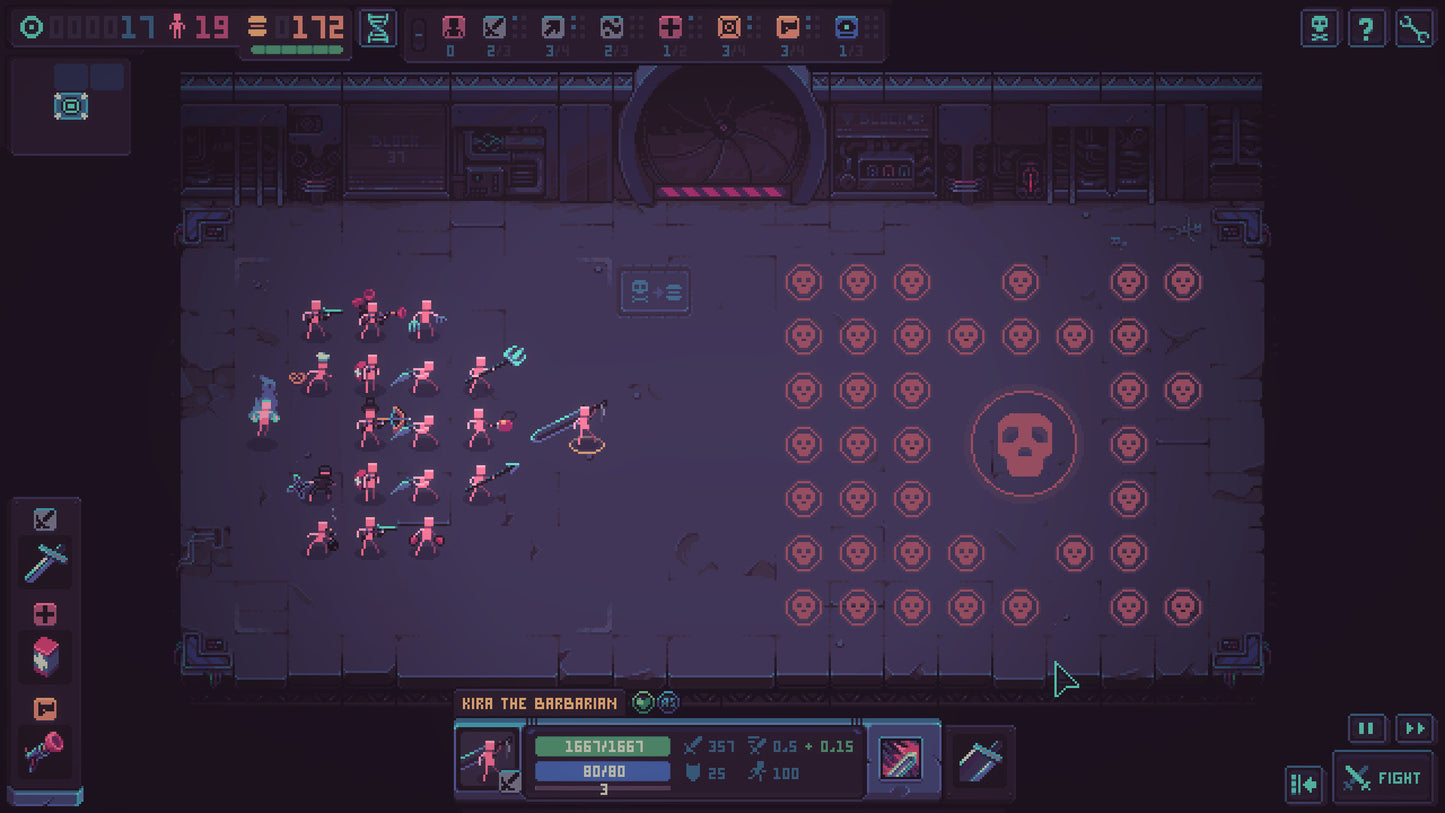Click Kira's green health bar
Image resolution: width=1445 pixels, height=813 pixels.
click(602, 746)
